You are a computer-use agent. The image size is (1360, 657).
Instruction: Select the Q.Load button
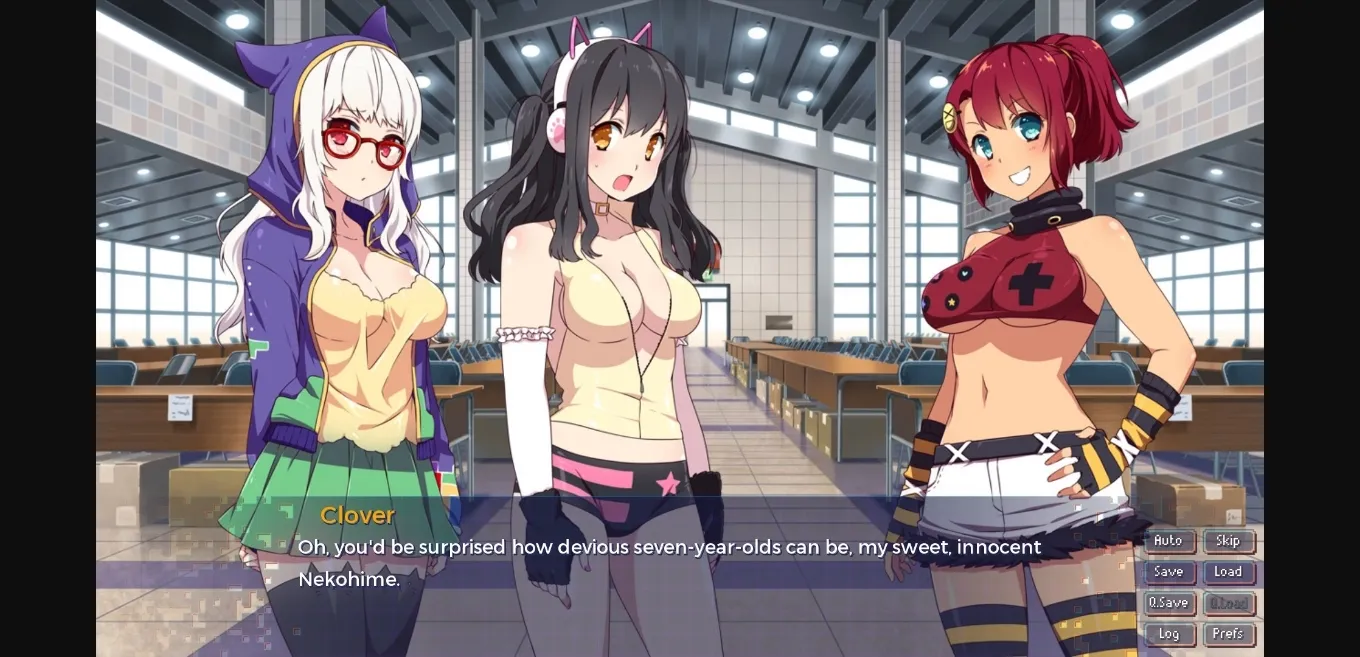pyautogui.click(x=1228, y=603)
